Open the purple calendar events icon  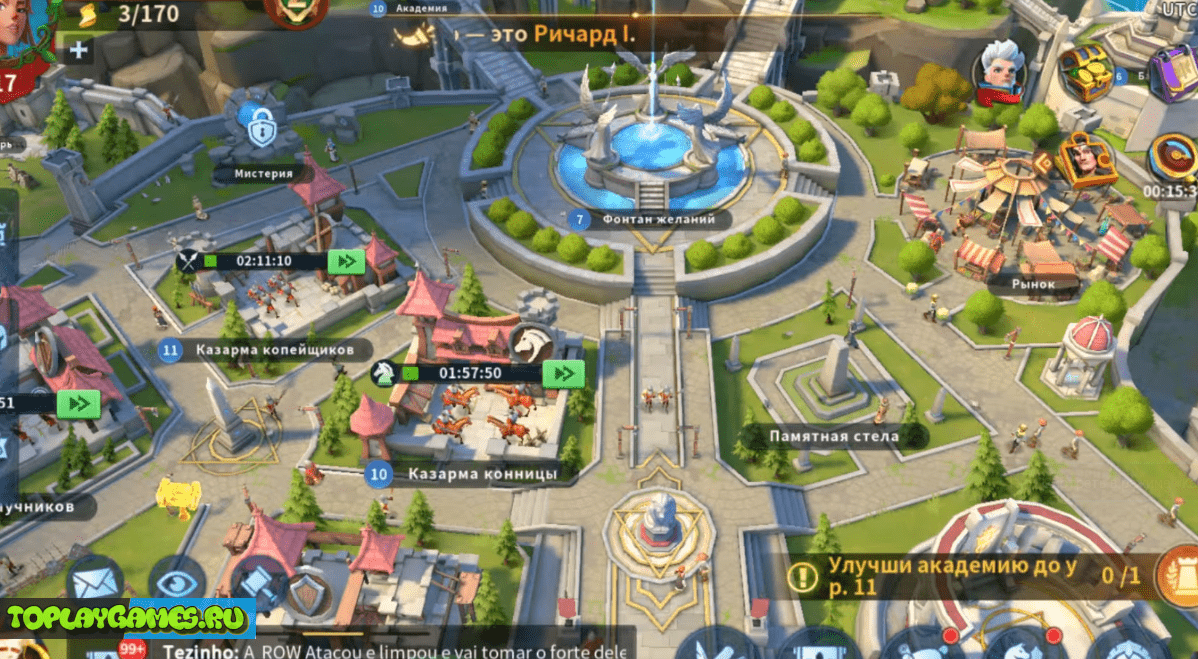pyautogui.click(x=1172, y=71)
